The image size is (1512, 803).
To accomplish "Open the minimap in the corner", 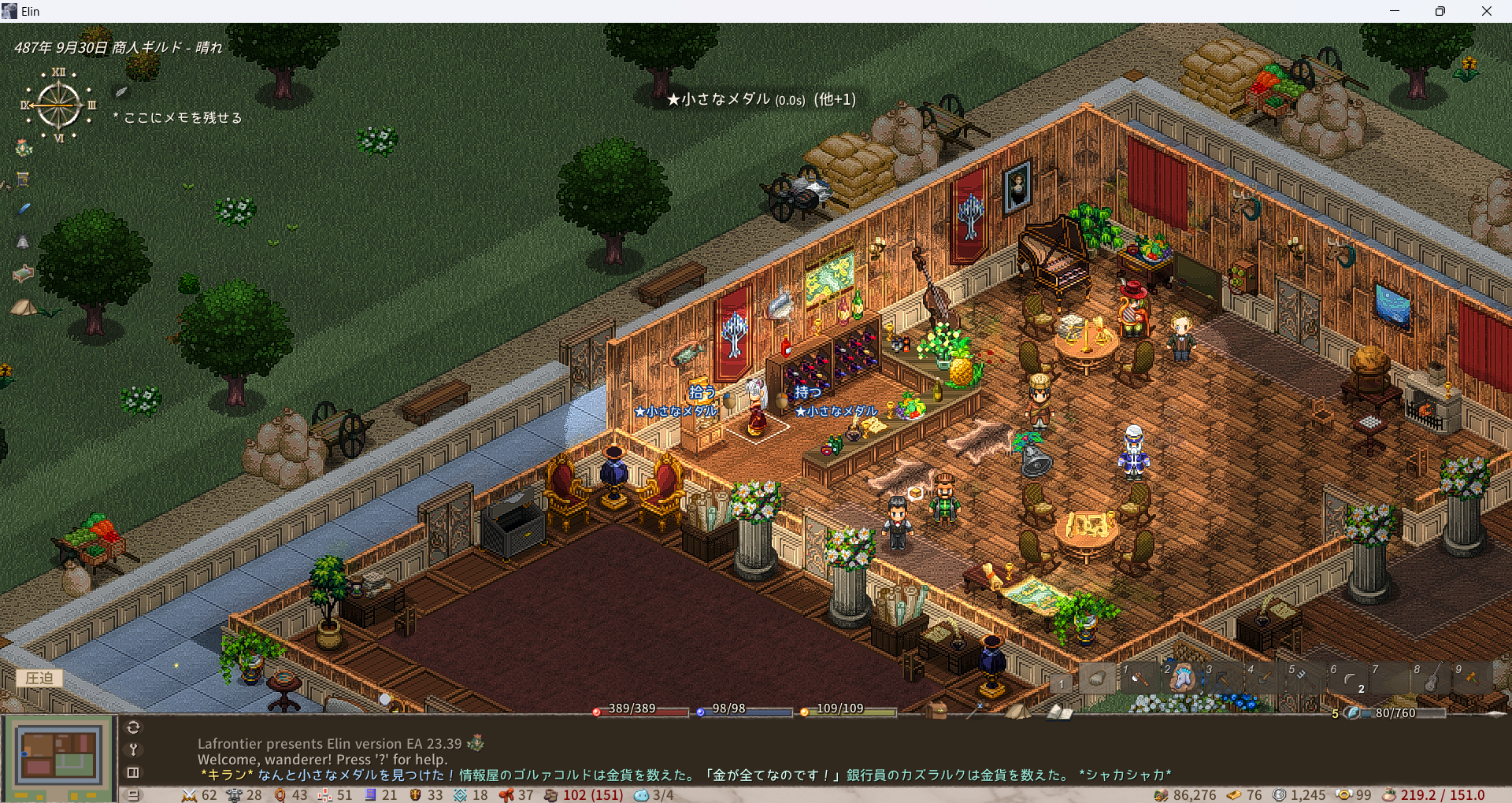I will tap(59, 754).
